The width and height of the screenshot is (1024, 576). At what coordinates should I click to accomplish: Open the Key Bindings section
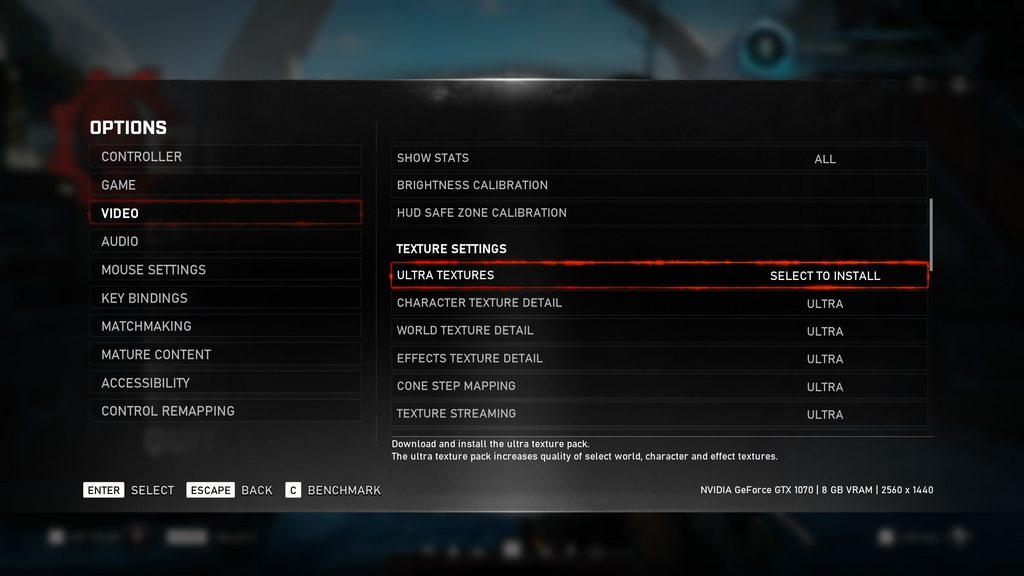point(225,298)
